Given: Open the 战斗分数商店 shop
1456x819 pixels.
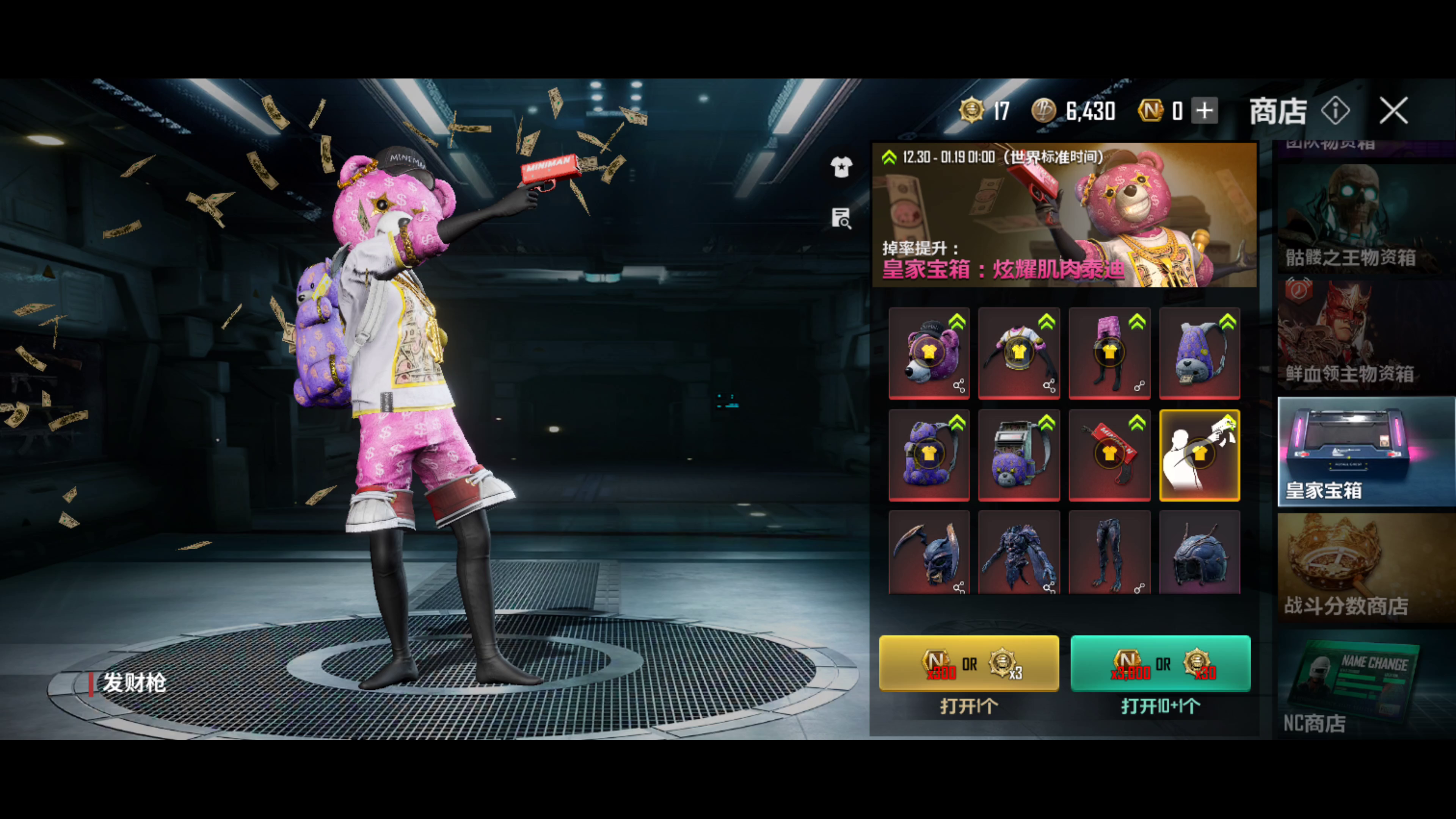Looking at the screenshot, I should click(x=1365, y=568).
